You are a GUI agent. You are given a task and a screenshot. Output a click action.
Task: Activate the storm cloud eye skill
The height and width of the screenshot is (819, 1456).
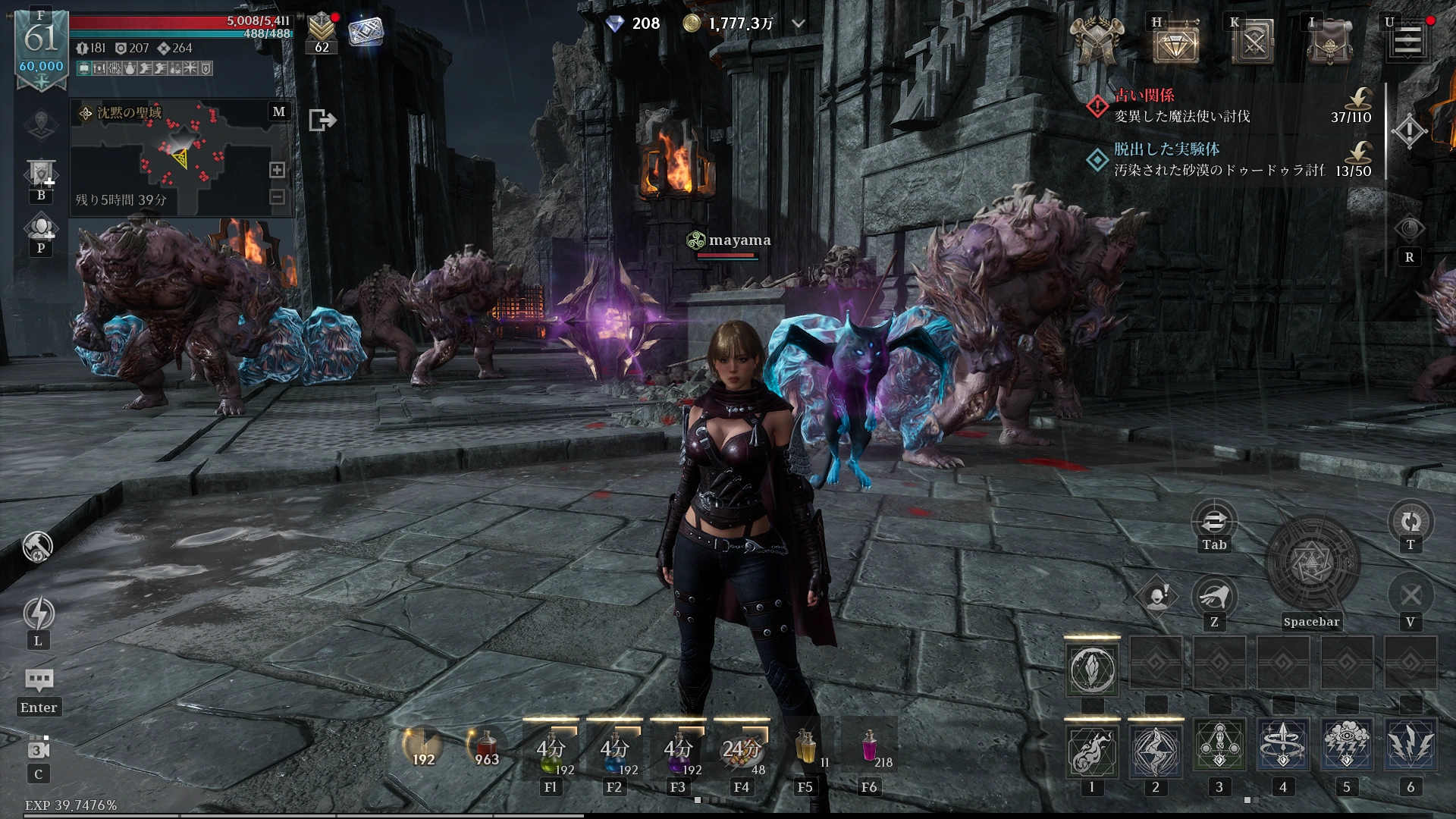1347,747
